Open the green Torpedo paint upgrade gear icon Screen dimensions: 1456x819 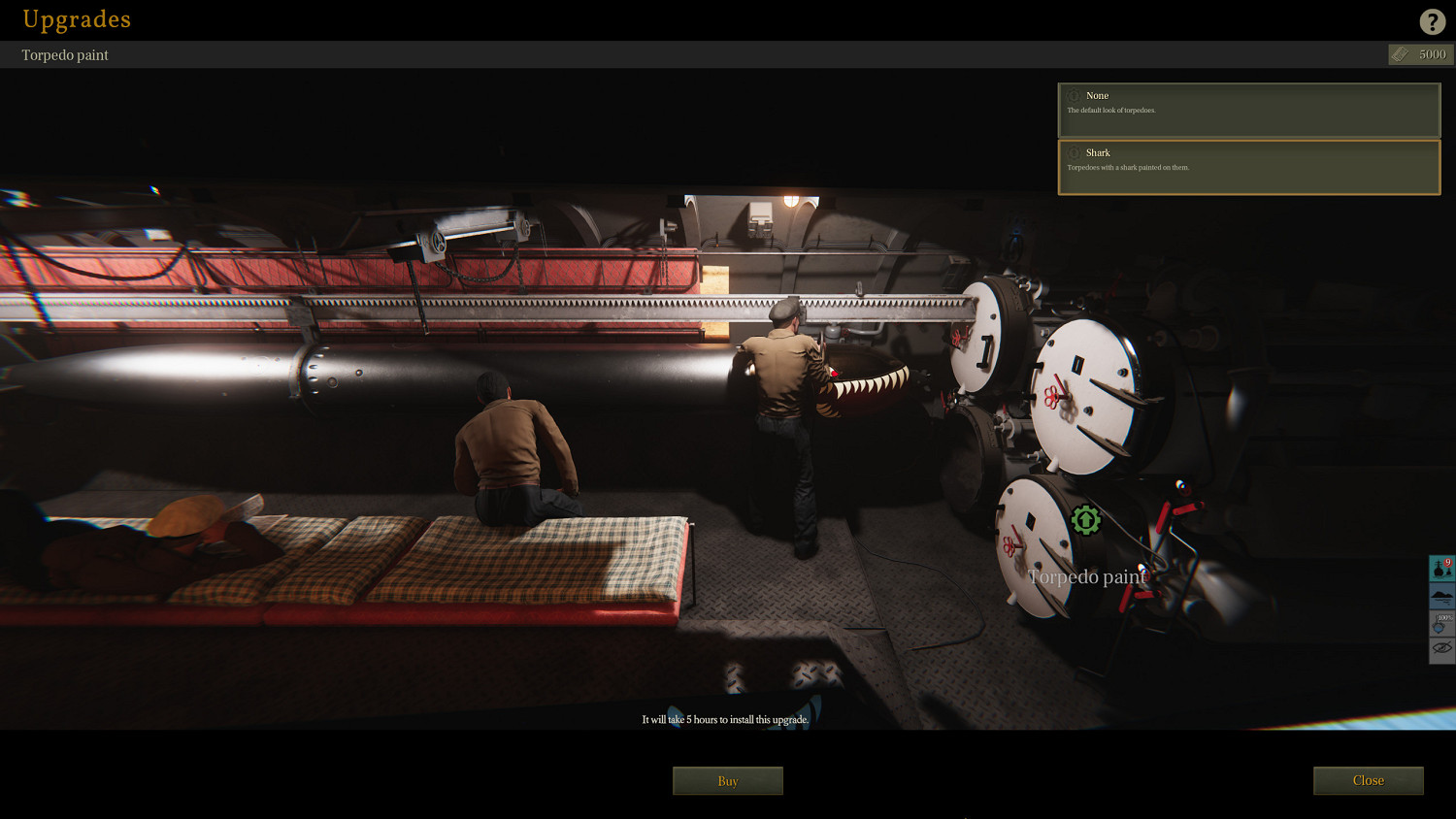(x=1086, y=520)
